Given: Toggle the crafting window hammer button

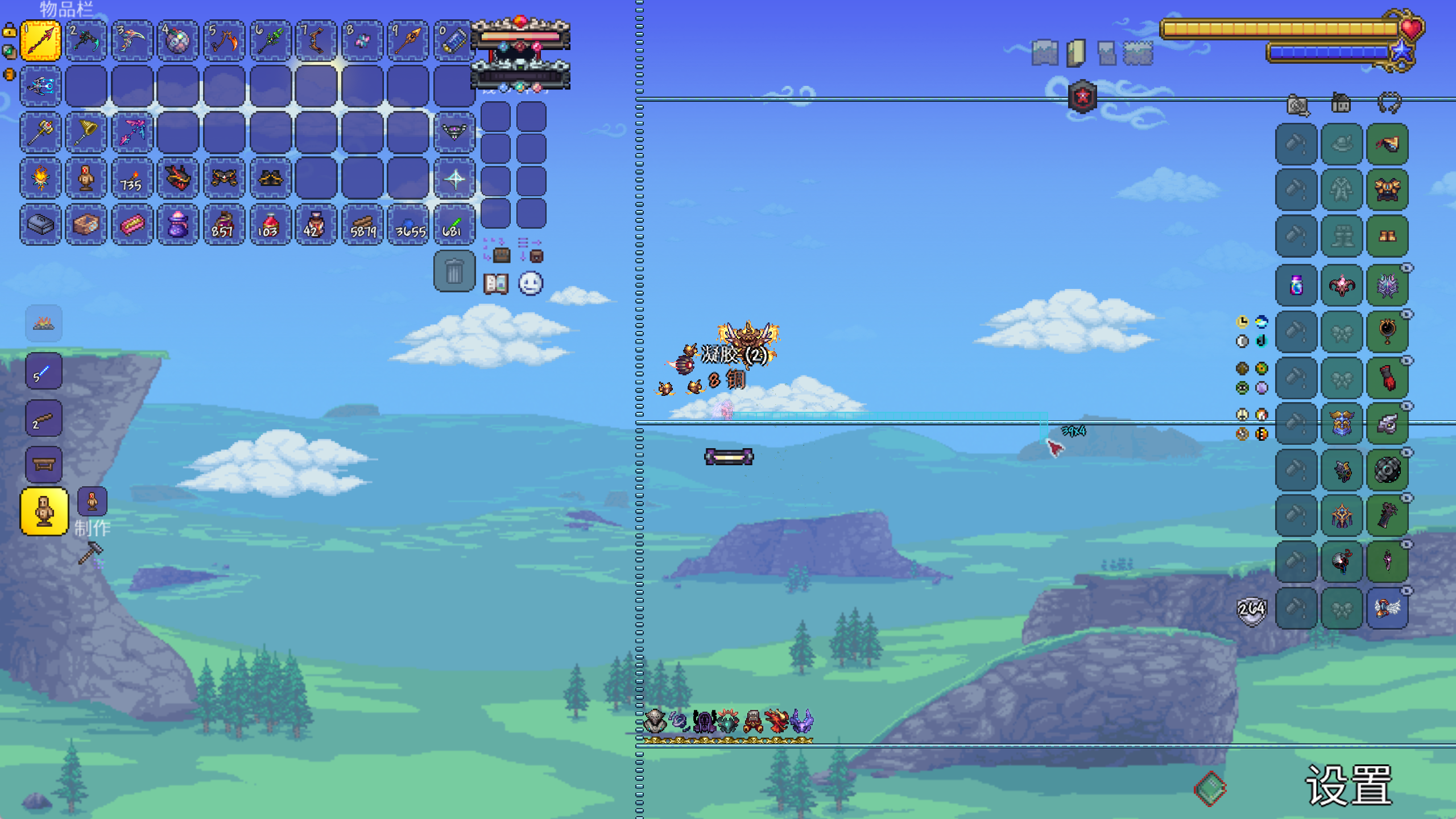Looking at the screenshot, I should point(90,552).
